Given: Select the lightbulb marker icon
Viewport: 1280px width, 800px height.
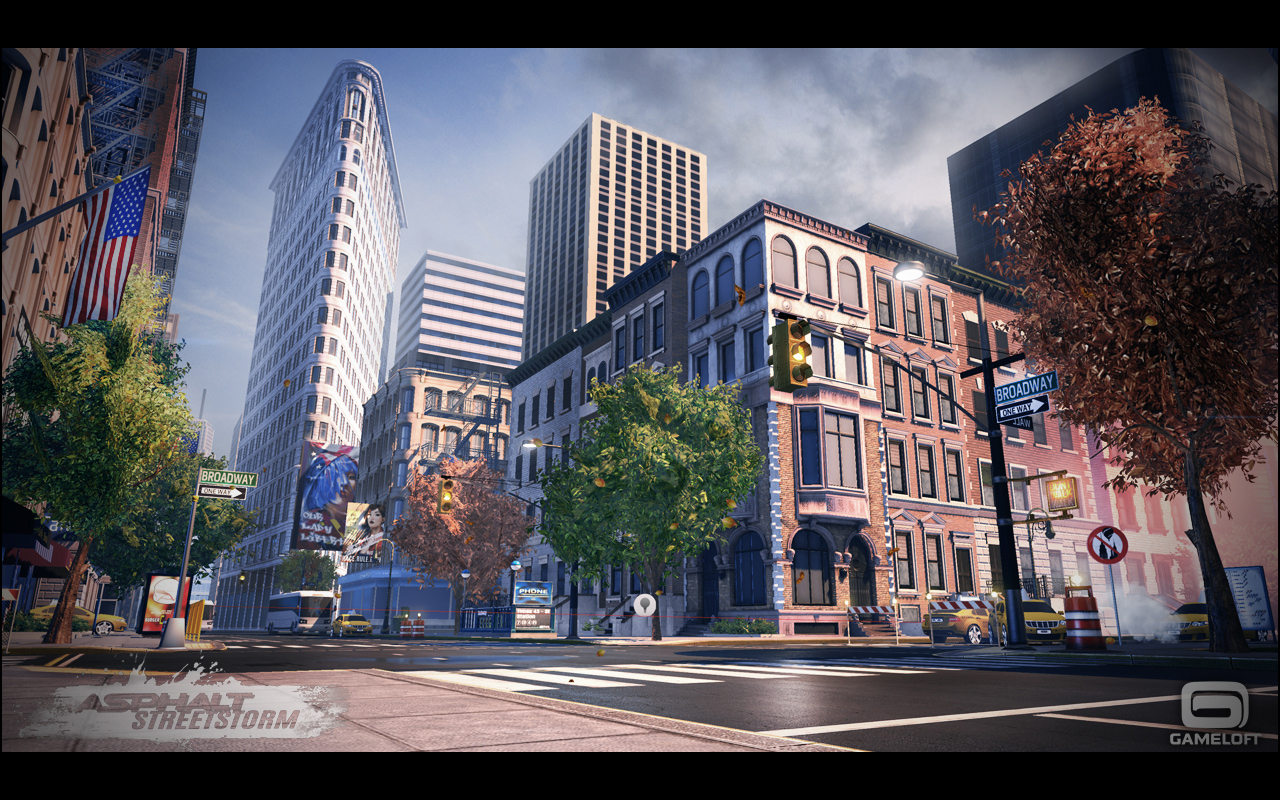Looking at the screenshot, I should tap(645, 604).
